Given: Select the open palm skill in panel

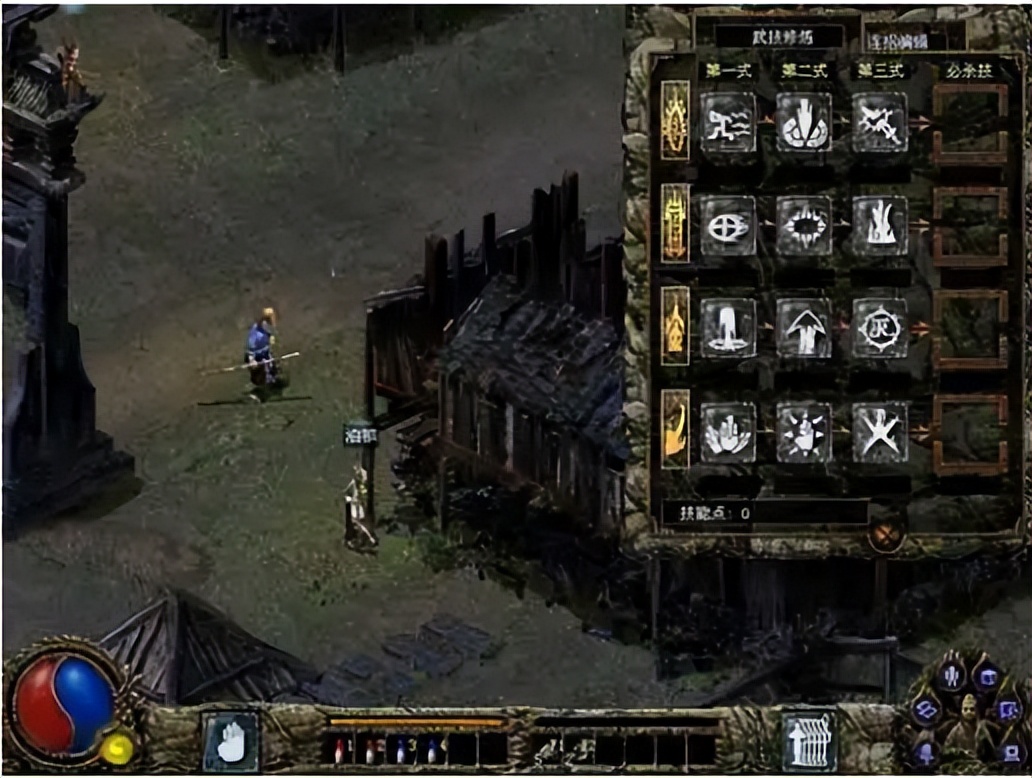Looking at the screenshot, I should [728, 432].
